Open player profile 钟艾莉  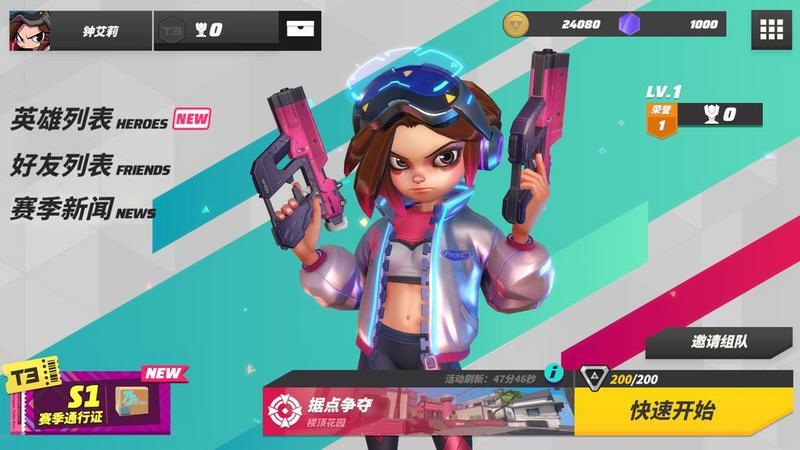pos(78,30)
